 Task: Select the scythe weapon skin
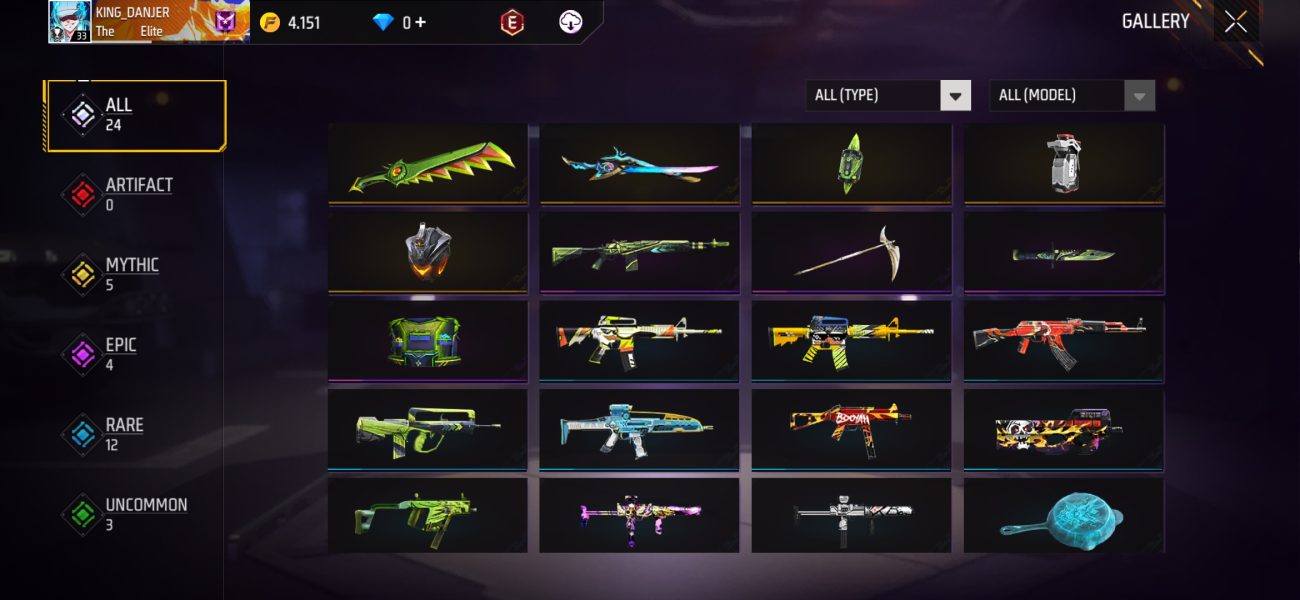coord(851,252)
